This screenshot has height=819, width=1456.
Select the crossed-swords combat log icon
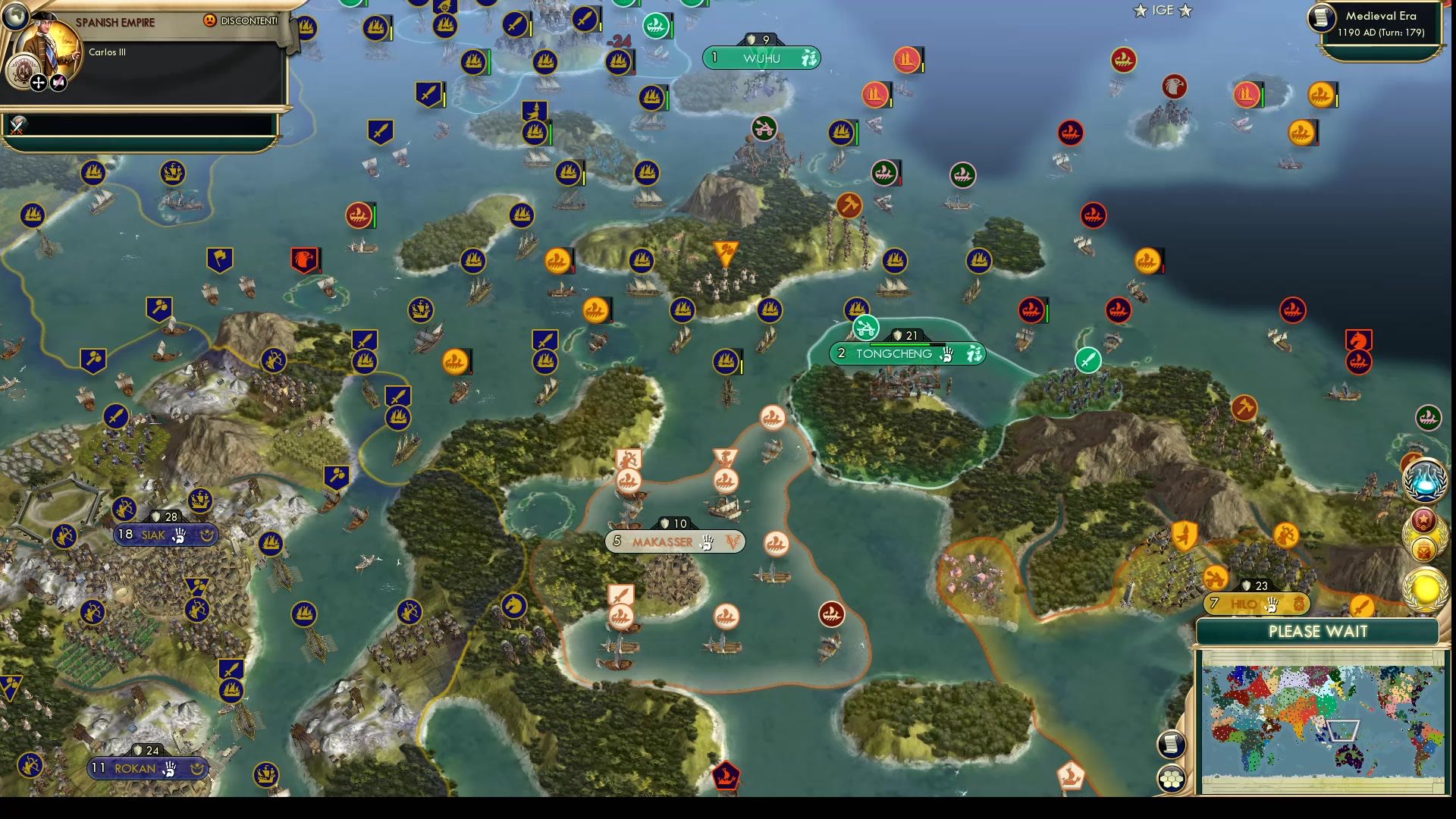(x=15, y=125)
